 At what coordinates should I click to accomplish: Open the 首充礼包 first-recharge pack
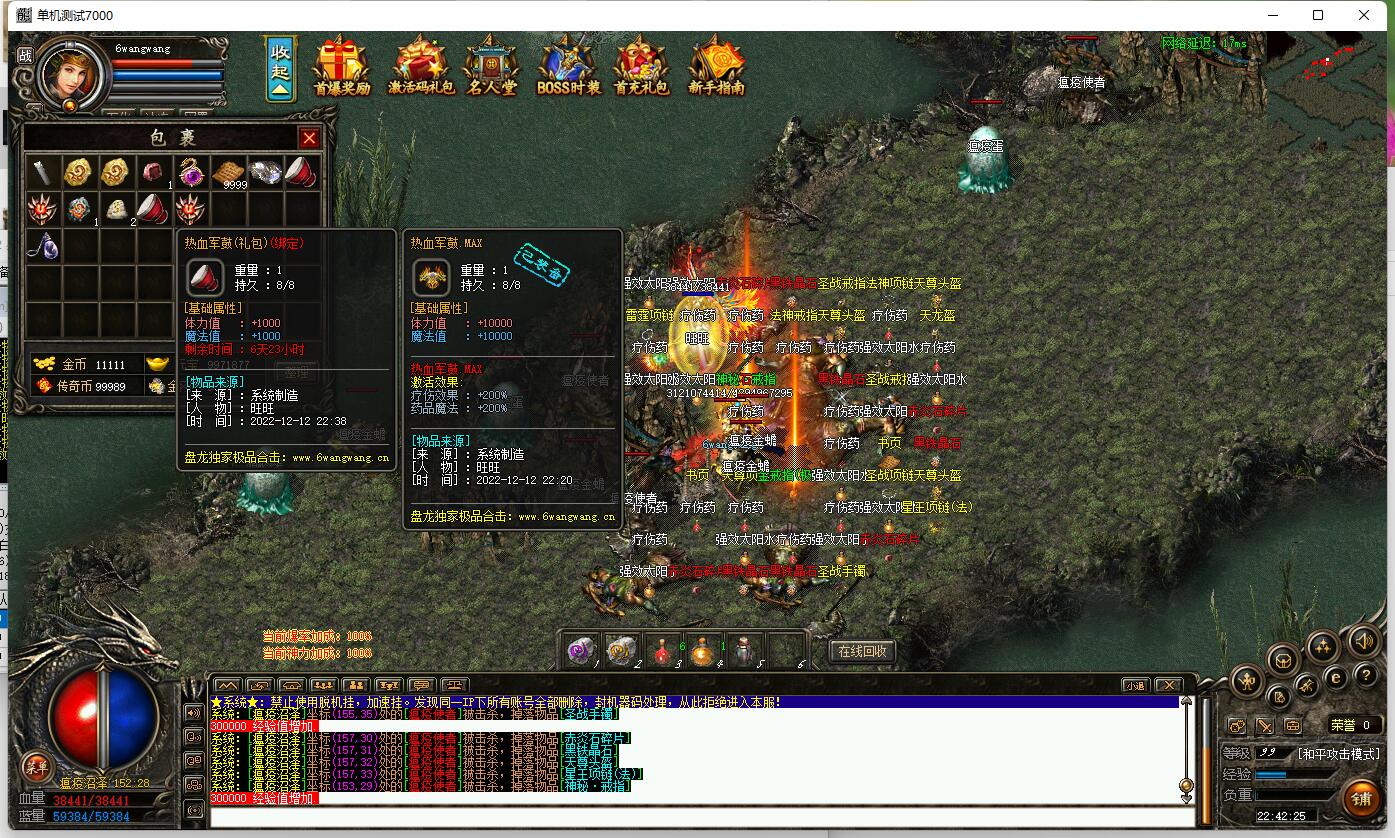641,67
